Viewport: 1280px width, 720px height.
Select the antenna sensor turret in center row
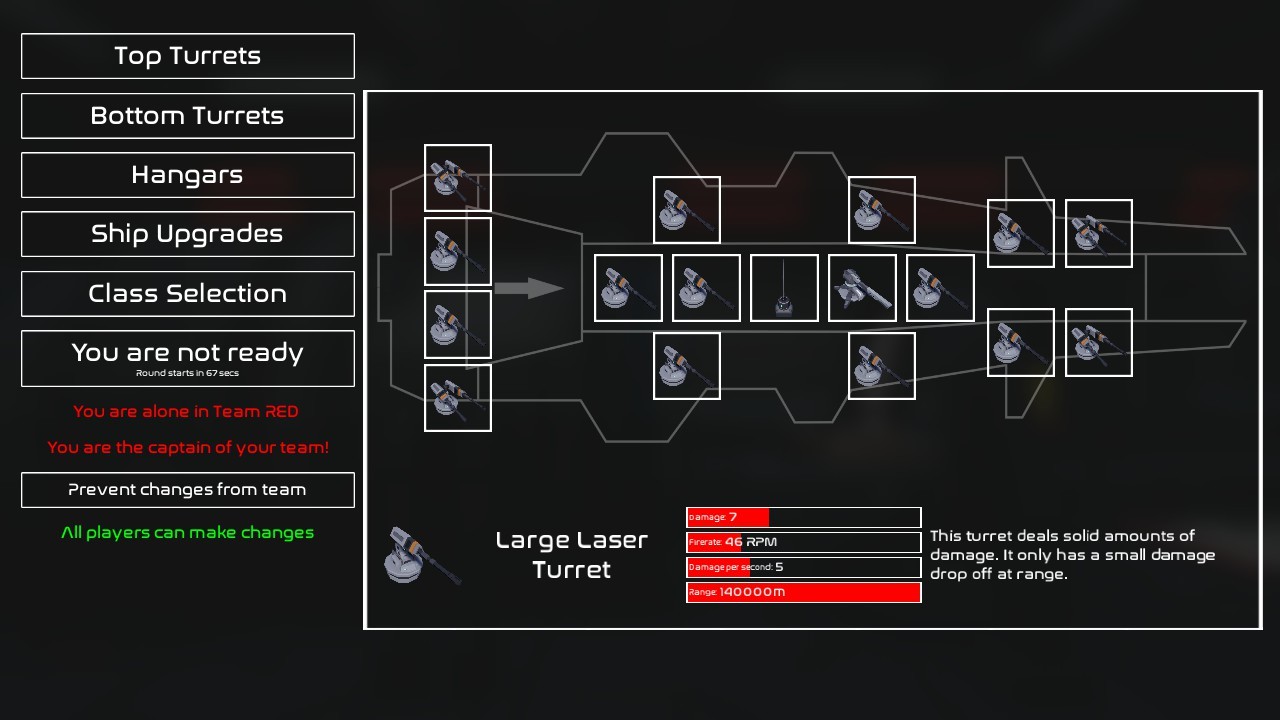coord(783,288)
